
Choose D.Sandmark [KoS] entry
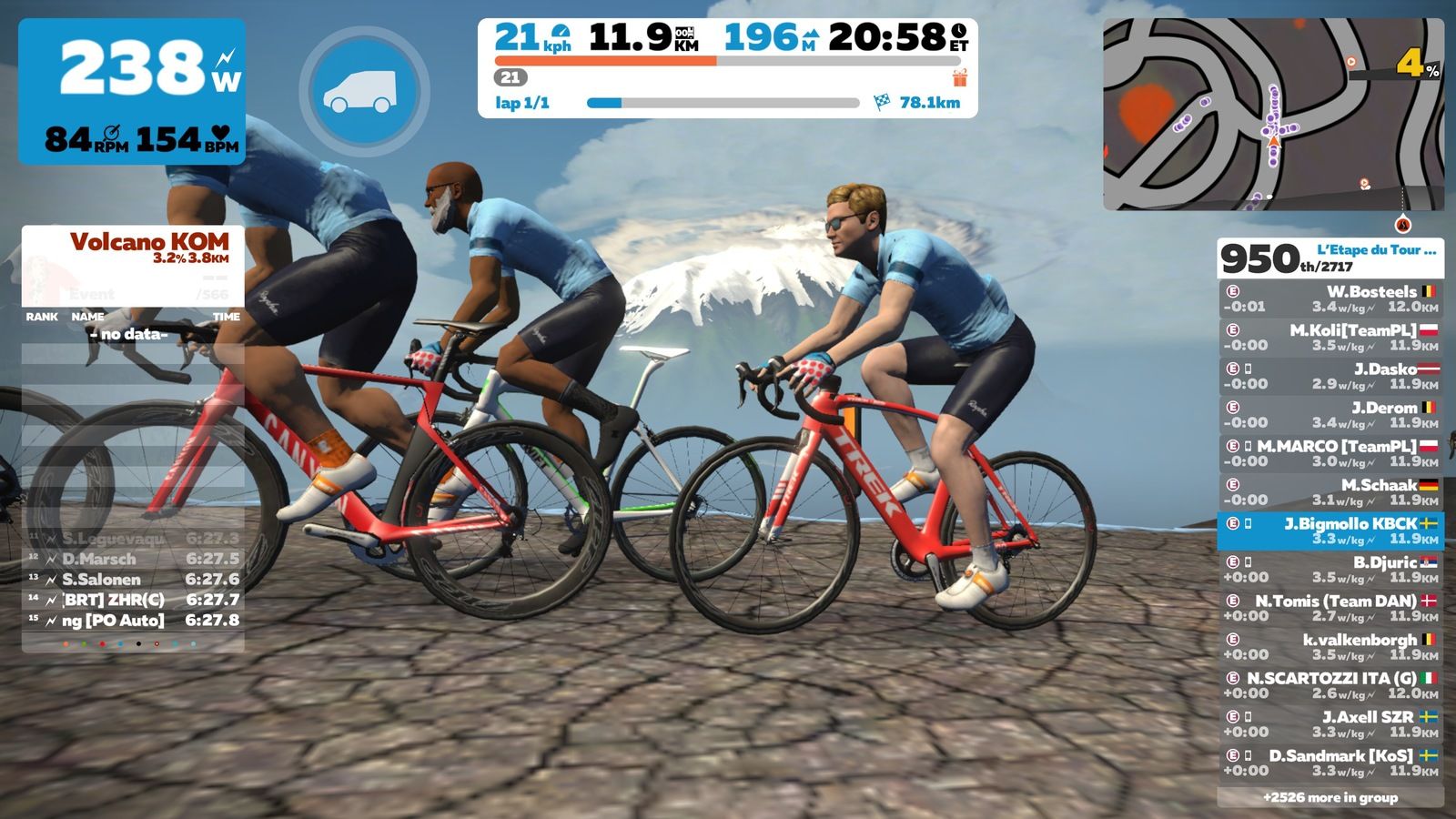(x=1330, y=763)
